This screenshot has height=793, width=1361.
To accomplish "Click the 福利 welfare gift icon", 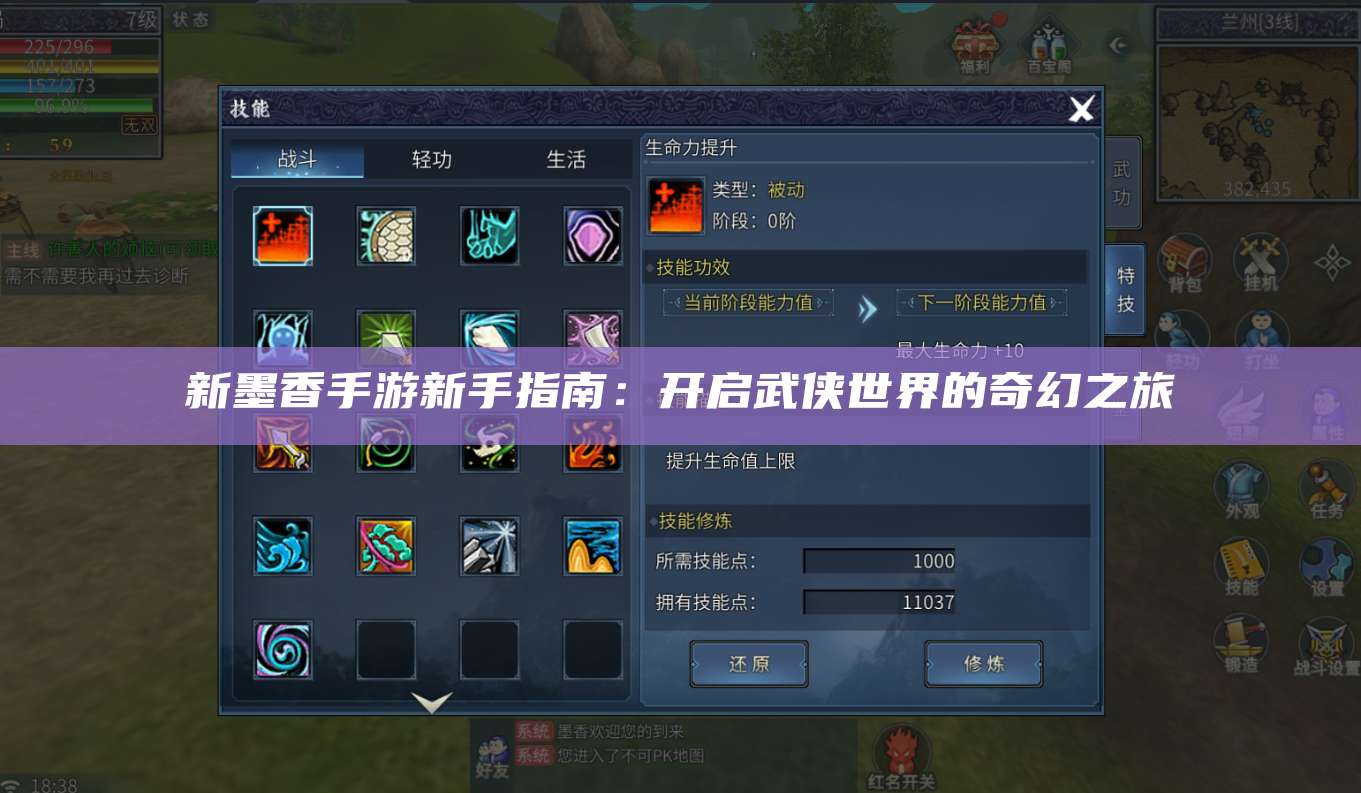I will pyautogui.click(x=974, y=42).
